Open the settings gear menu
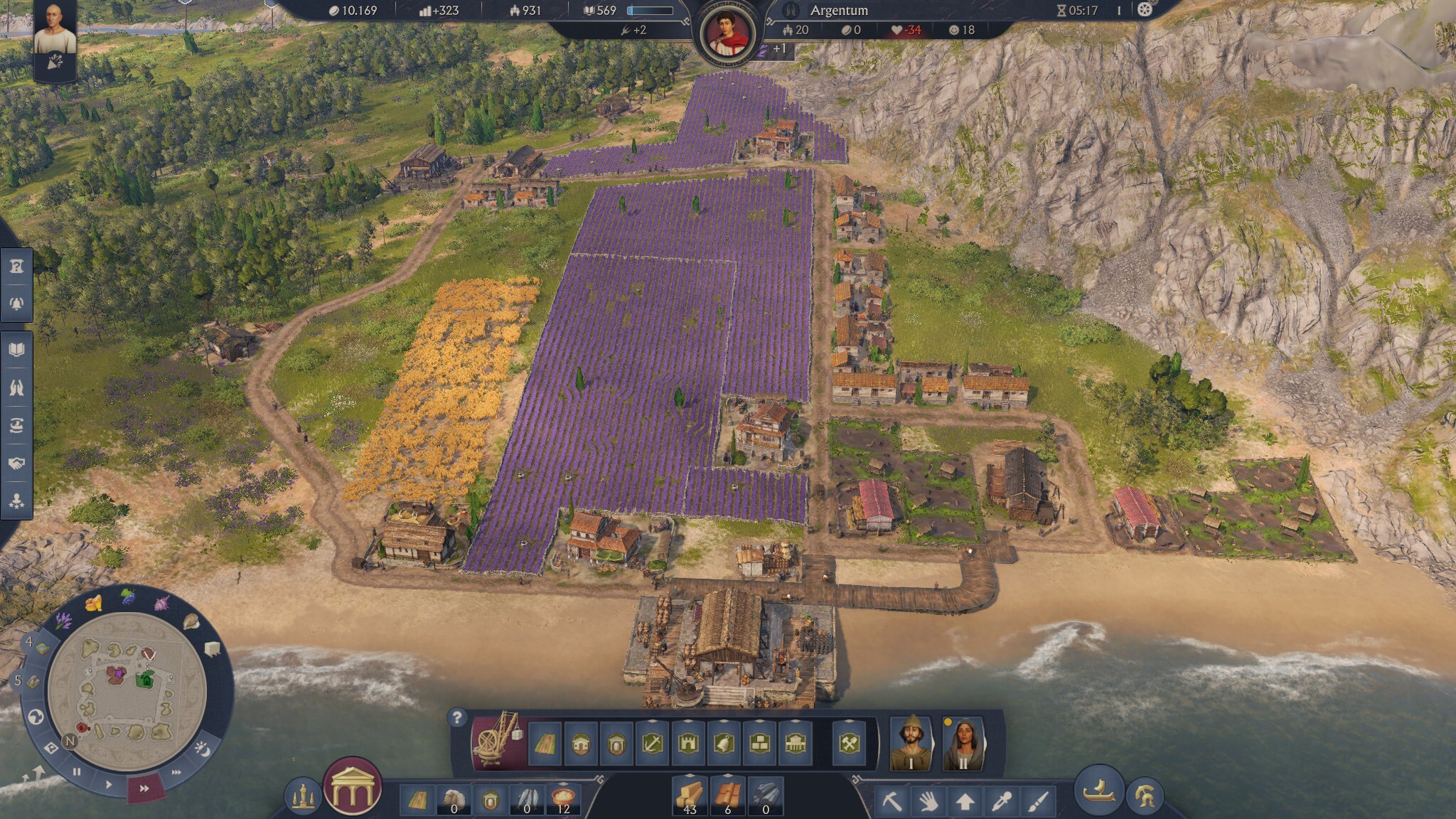This screenshot has height=819, width=1456. (1144, 10)
